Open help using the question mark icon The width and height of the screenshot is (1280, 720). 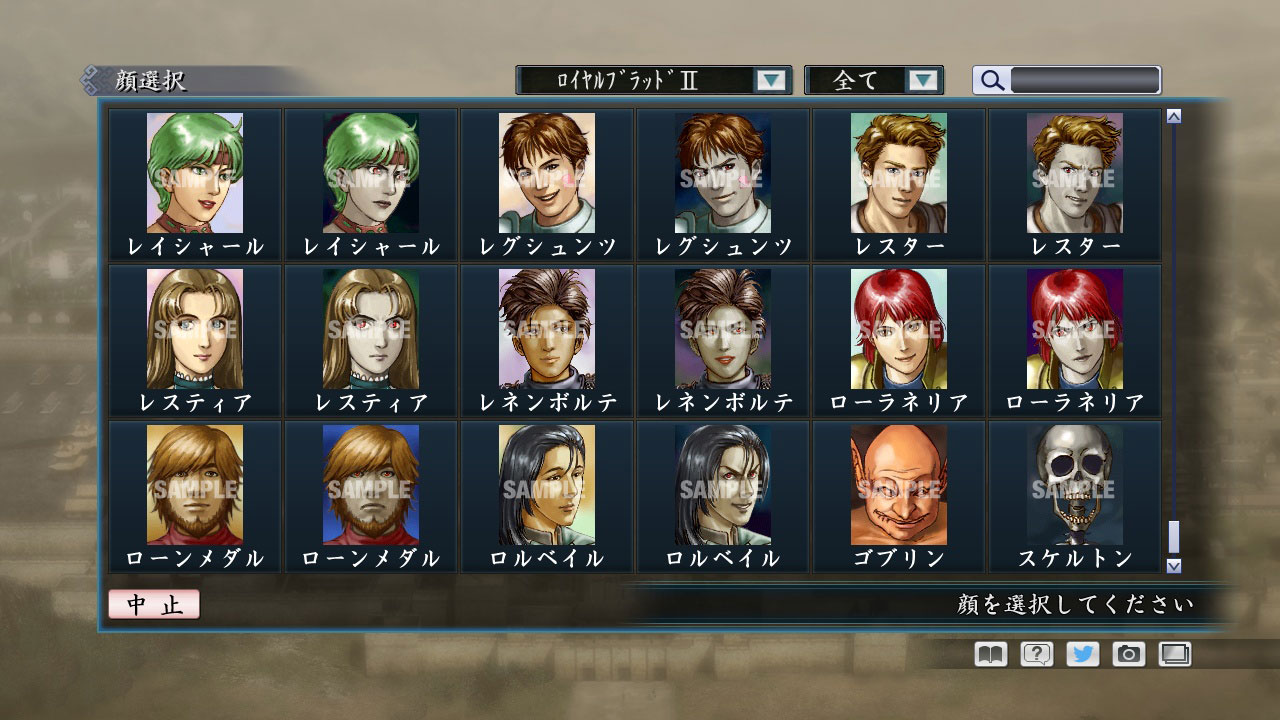tap(1035, 654)
